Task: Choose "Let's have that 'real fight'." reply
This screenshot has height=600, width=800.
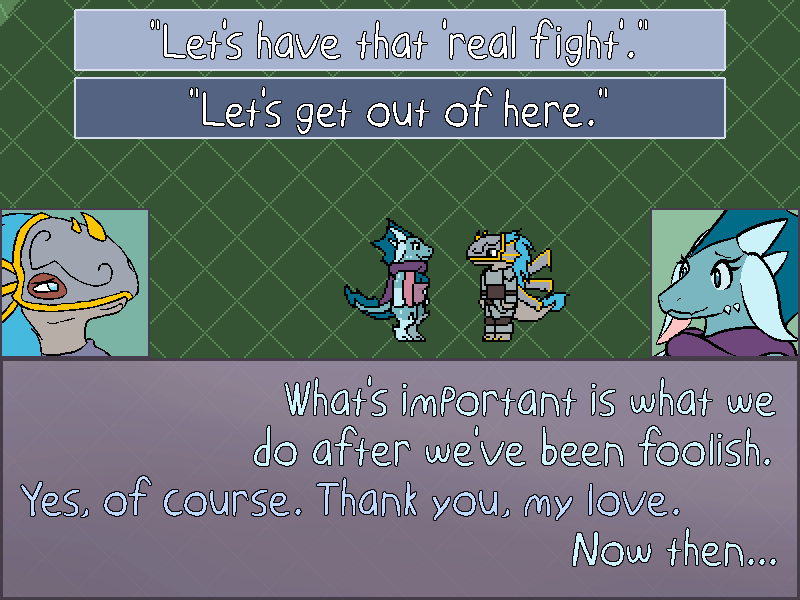Action: coord(399,41)
